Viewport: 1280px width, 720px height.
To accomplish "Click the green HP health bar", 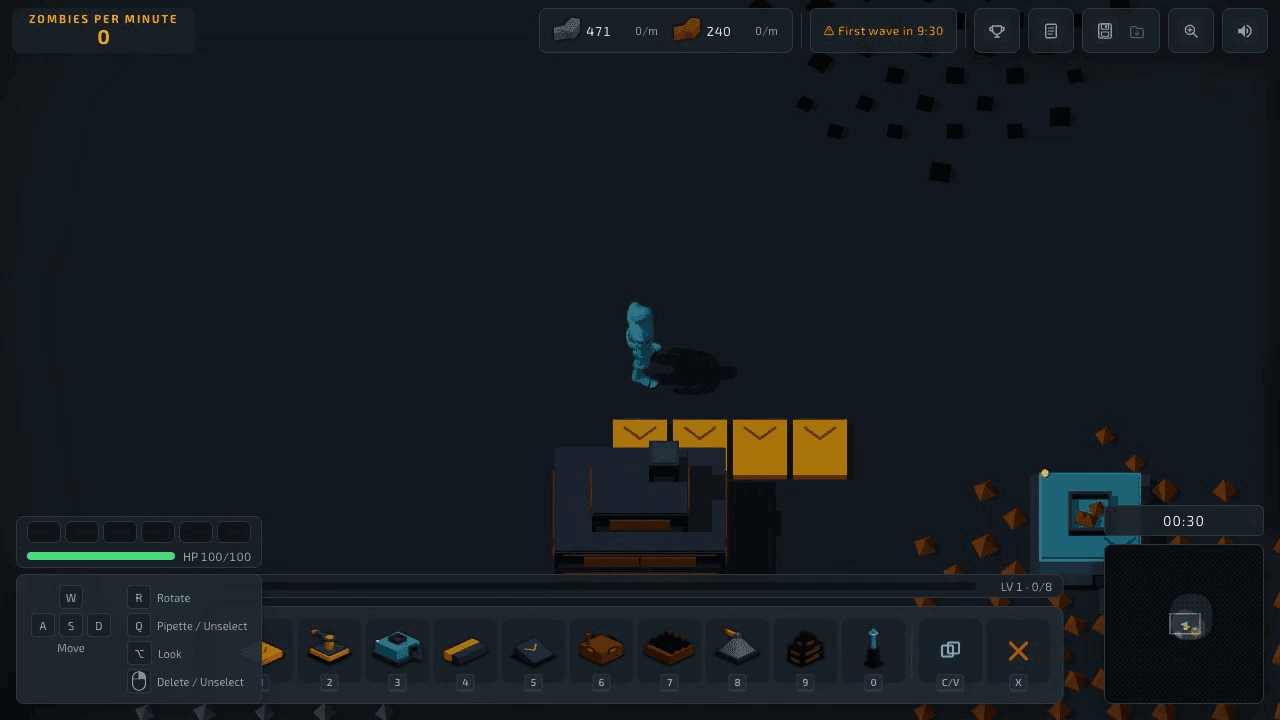I will coord(100,557).
